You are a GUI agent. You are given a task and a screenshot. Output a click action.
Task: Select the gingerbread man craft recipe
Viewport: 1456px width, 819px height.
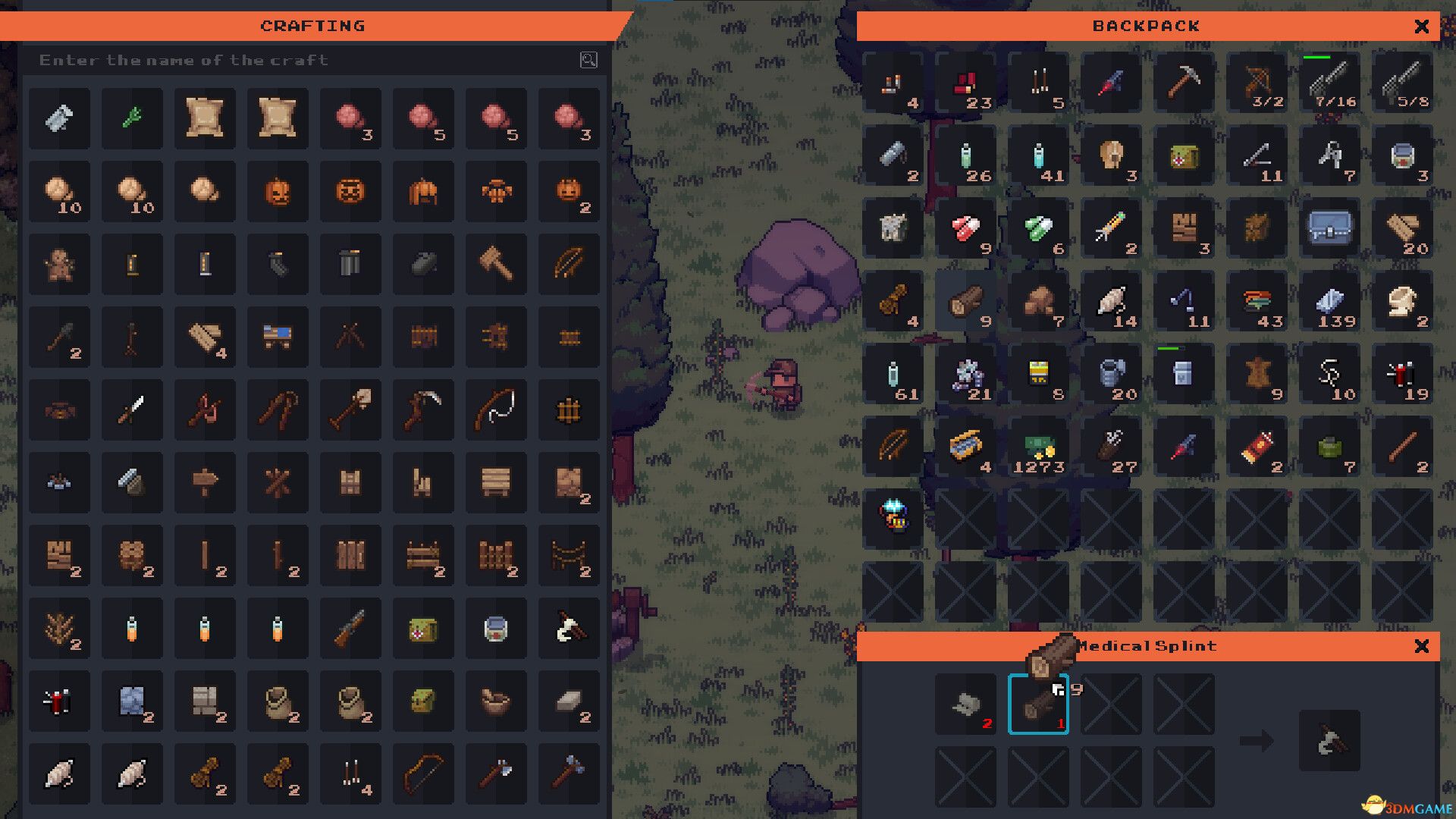59,264
